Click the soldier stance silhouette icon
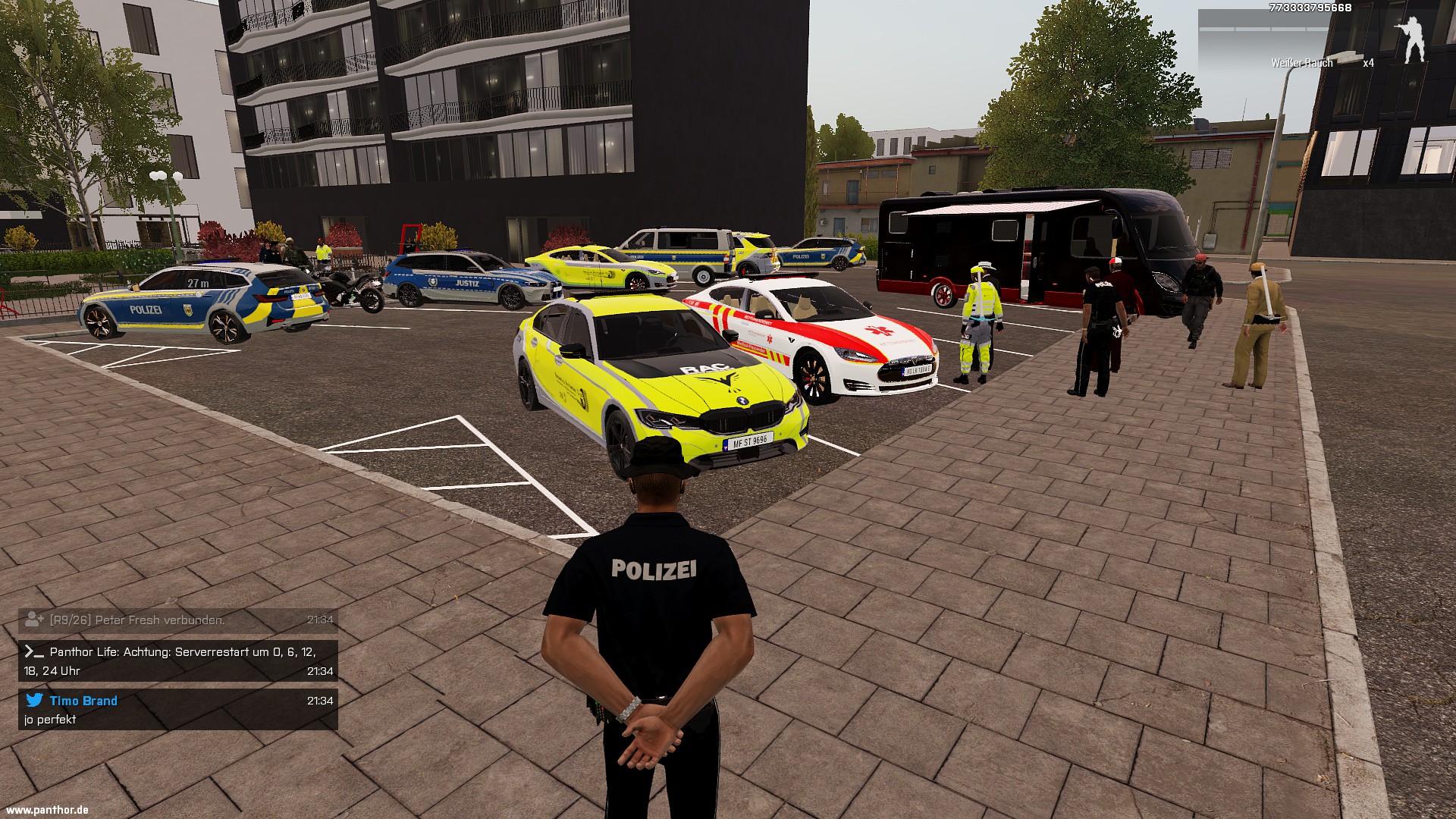Image resolution: width=1456 pixels, height=819 pixels. pyautogui.click(x=1410, y=39)
